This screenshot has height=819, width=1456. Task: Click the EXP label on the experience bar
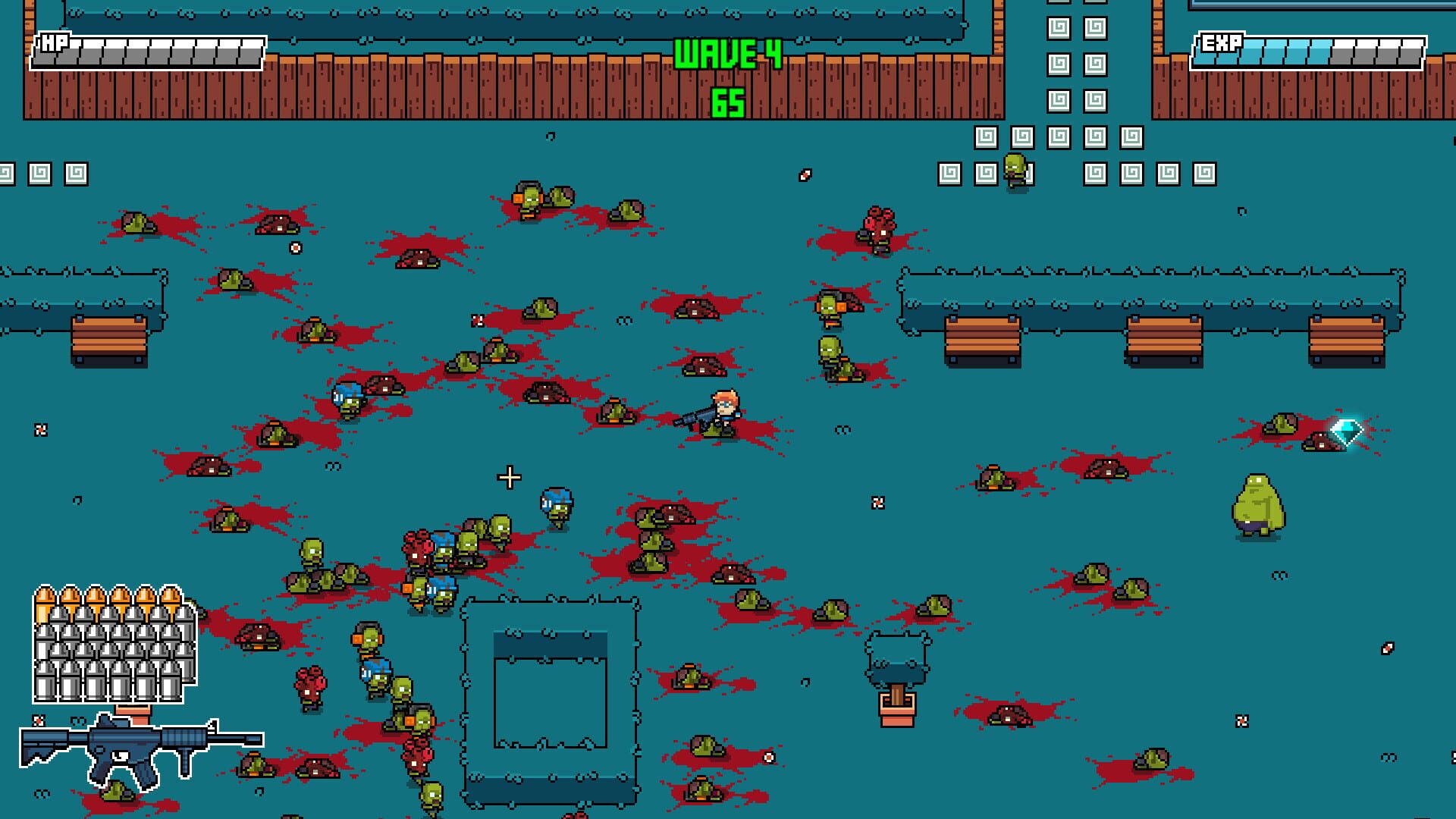(1219, 44)
